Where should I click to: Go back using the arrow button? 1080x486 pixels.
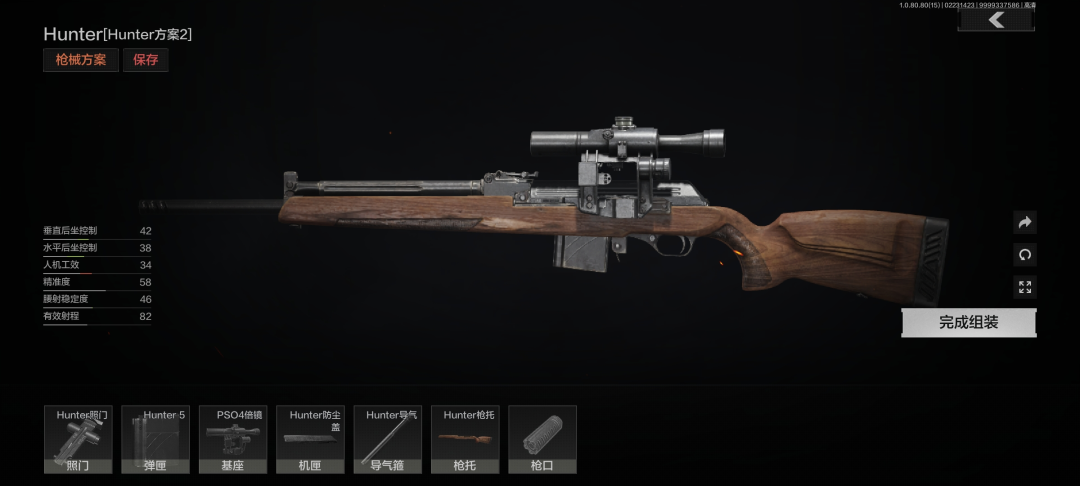pos(995,20)
